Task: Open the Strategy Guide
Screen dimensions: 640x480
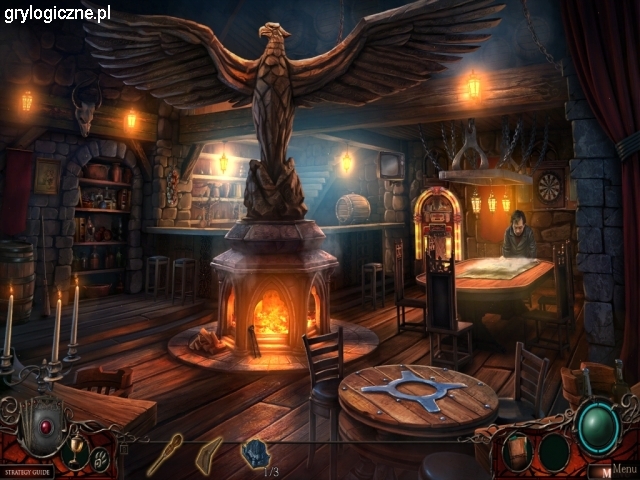Action: 27,471
